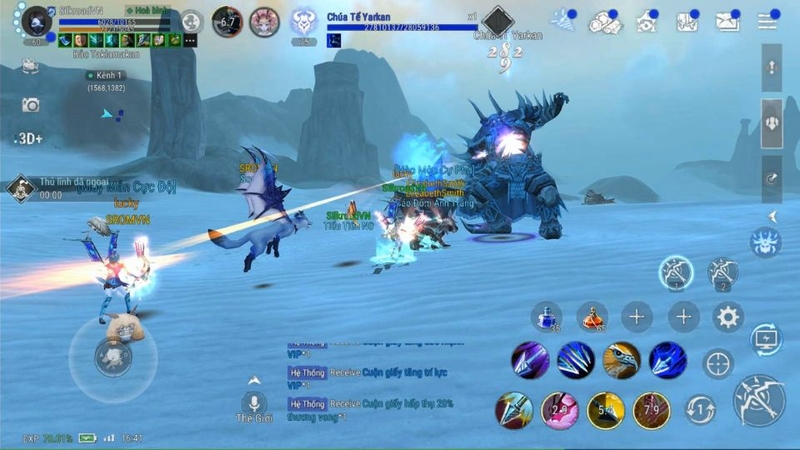This screenshot has height=450, width=800.
Task: Open the main menu list icon
Action: [x=768, y=20]
